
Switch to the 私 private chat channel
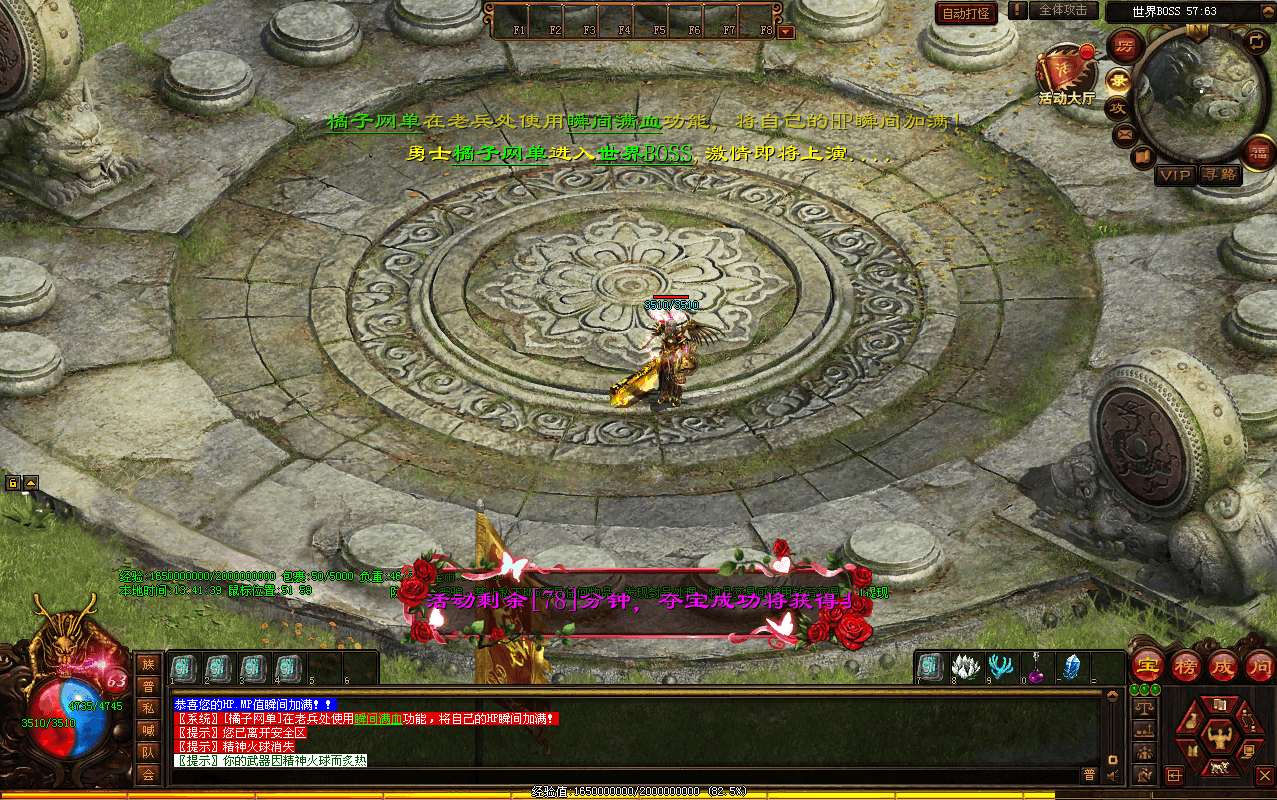pyautogui.click(x=148, y=708)
